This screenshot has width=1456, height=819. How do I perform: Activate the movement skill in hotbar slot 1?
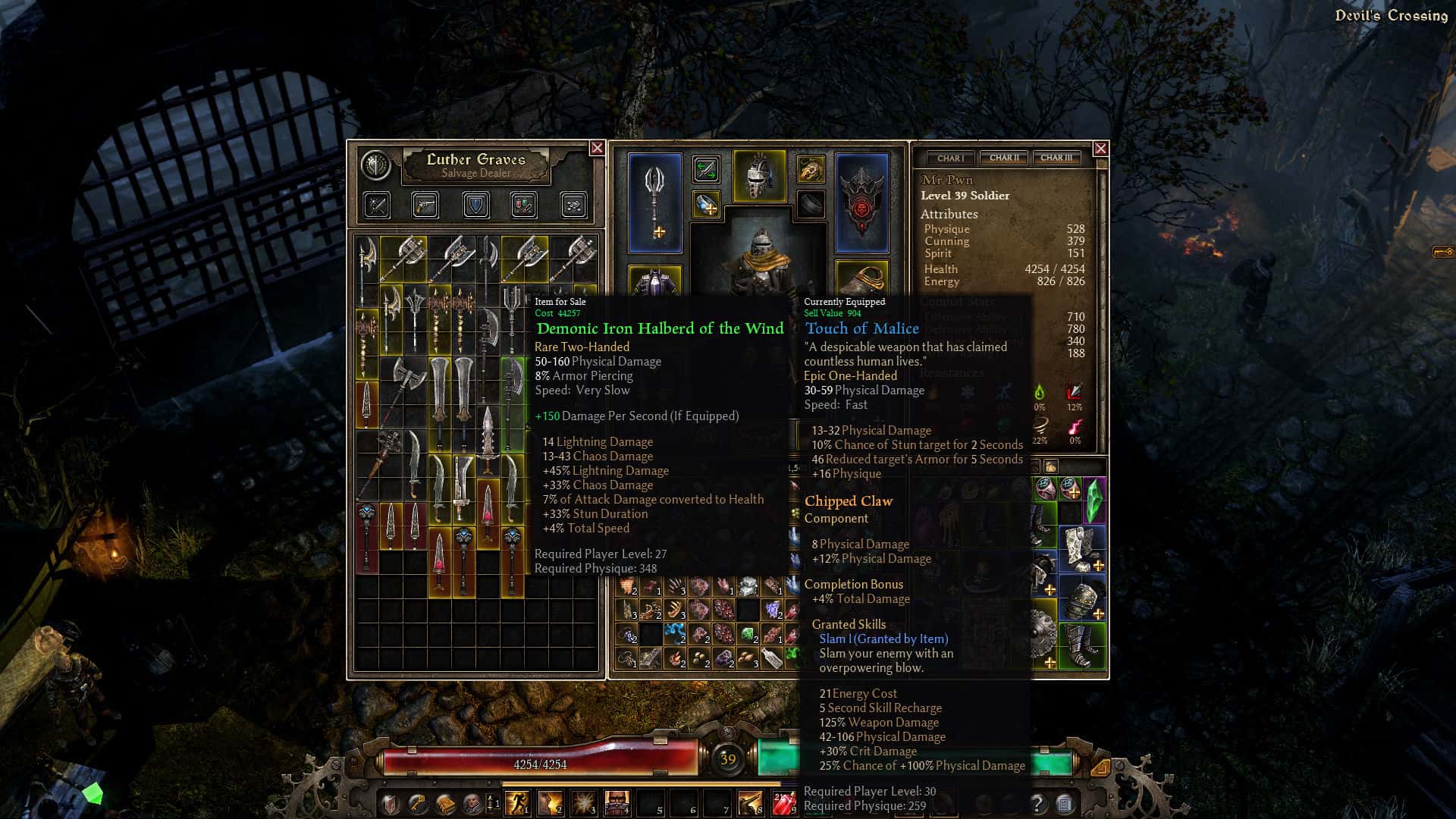[x=516, y=803]
